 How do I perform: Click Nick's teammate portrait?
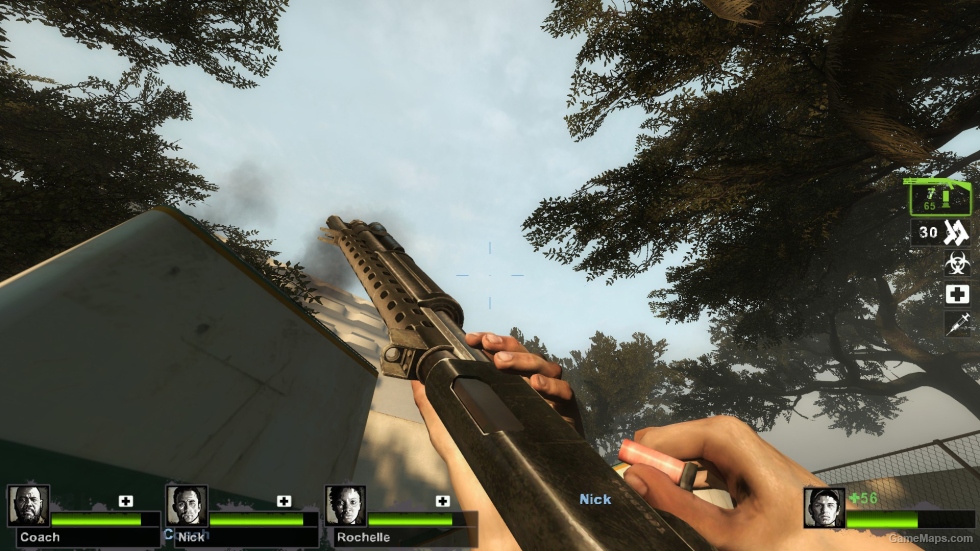tap(187, 506)
